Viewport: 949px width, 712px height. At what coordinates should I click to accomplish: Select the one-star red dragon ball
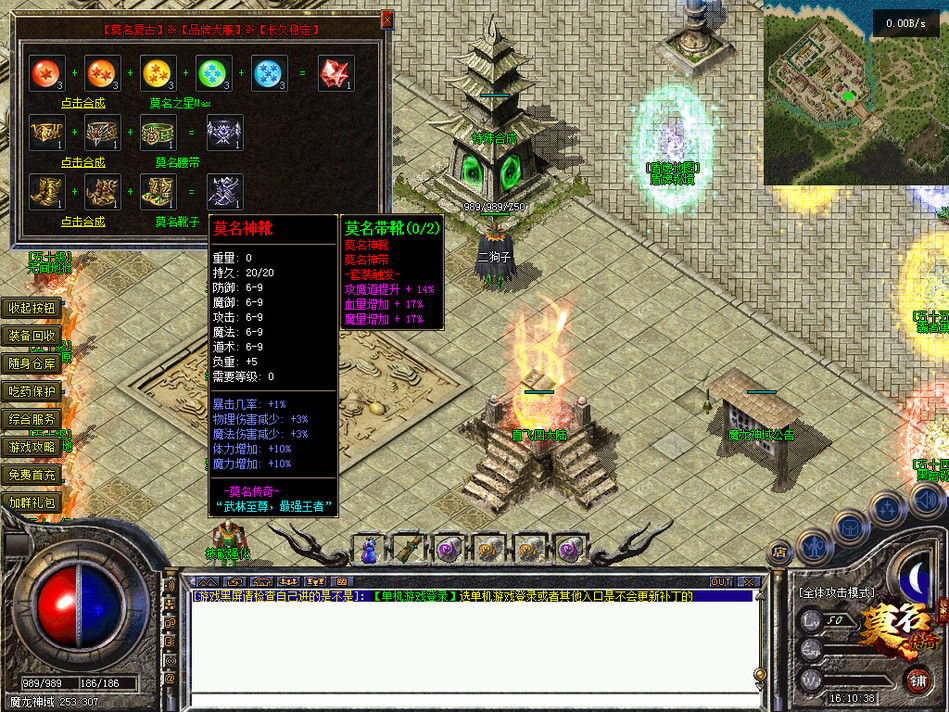[46, 73]
